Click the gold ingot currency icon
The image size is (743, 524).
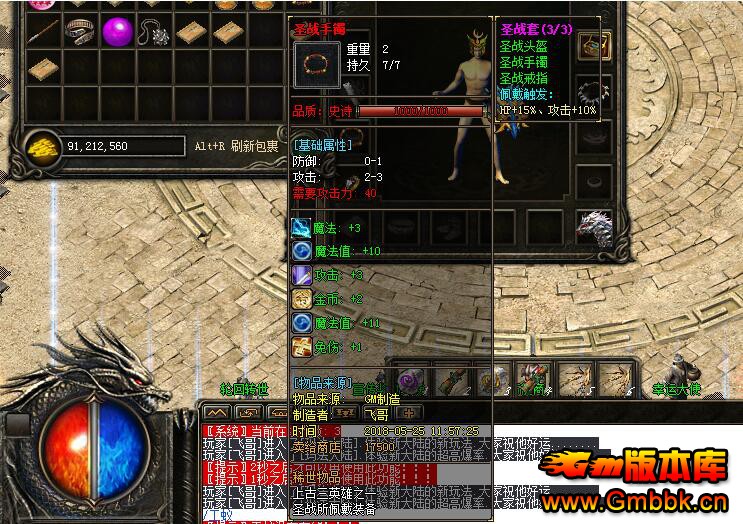pyautogui.click(x=42, y=146)
